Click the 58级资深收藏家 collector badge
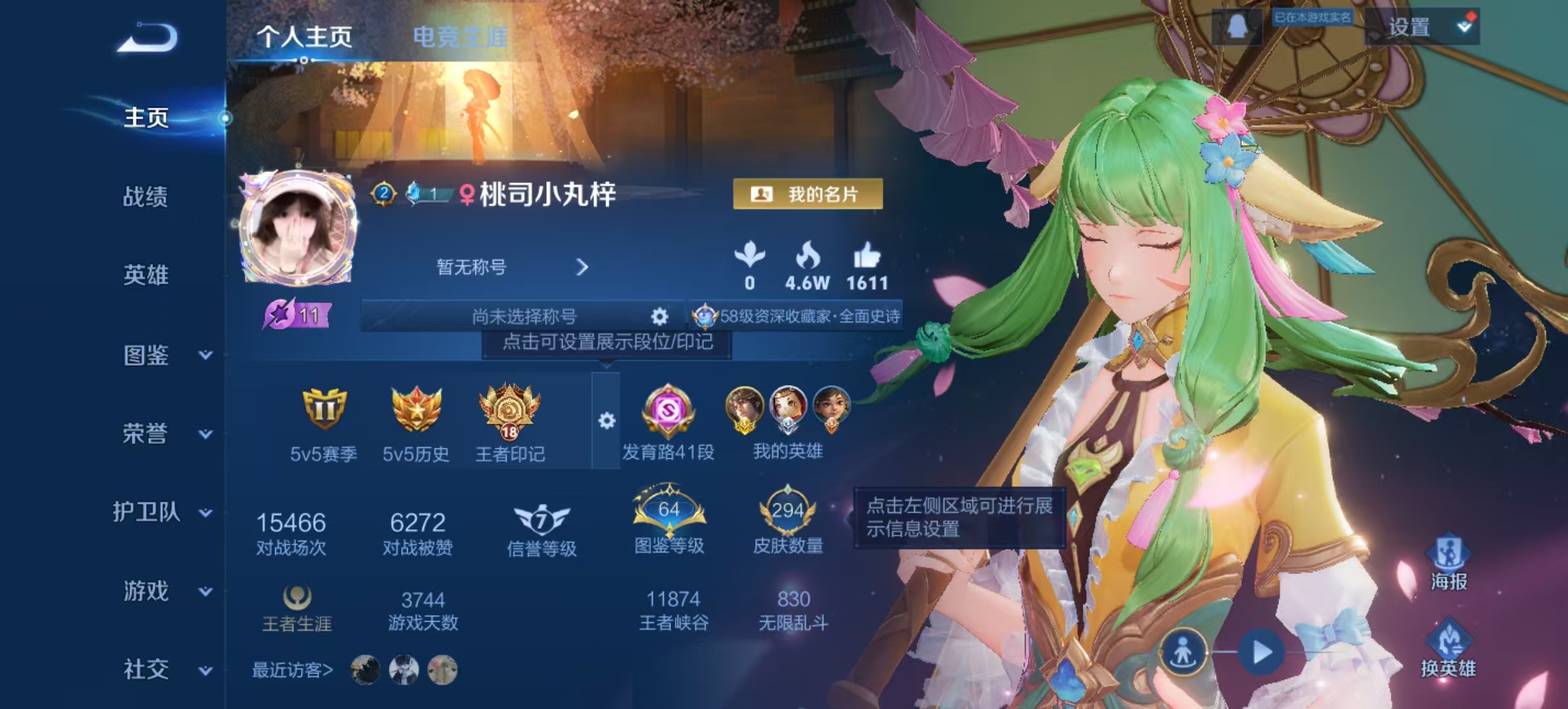This screenshot has width=1568, height=709. (x=795, y=315)
